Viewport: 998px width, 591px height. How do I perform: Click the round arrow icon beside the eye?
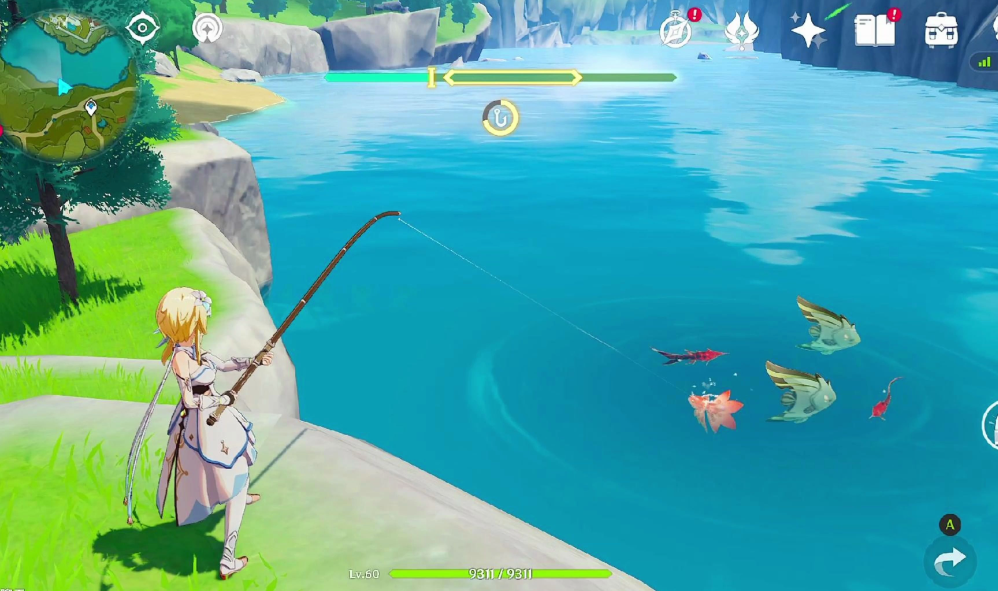(207, 27)
